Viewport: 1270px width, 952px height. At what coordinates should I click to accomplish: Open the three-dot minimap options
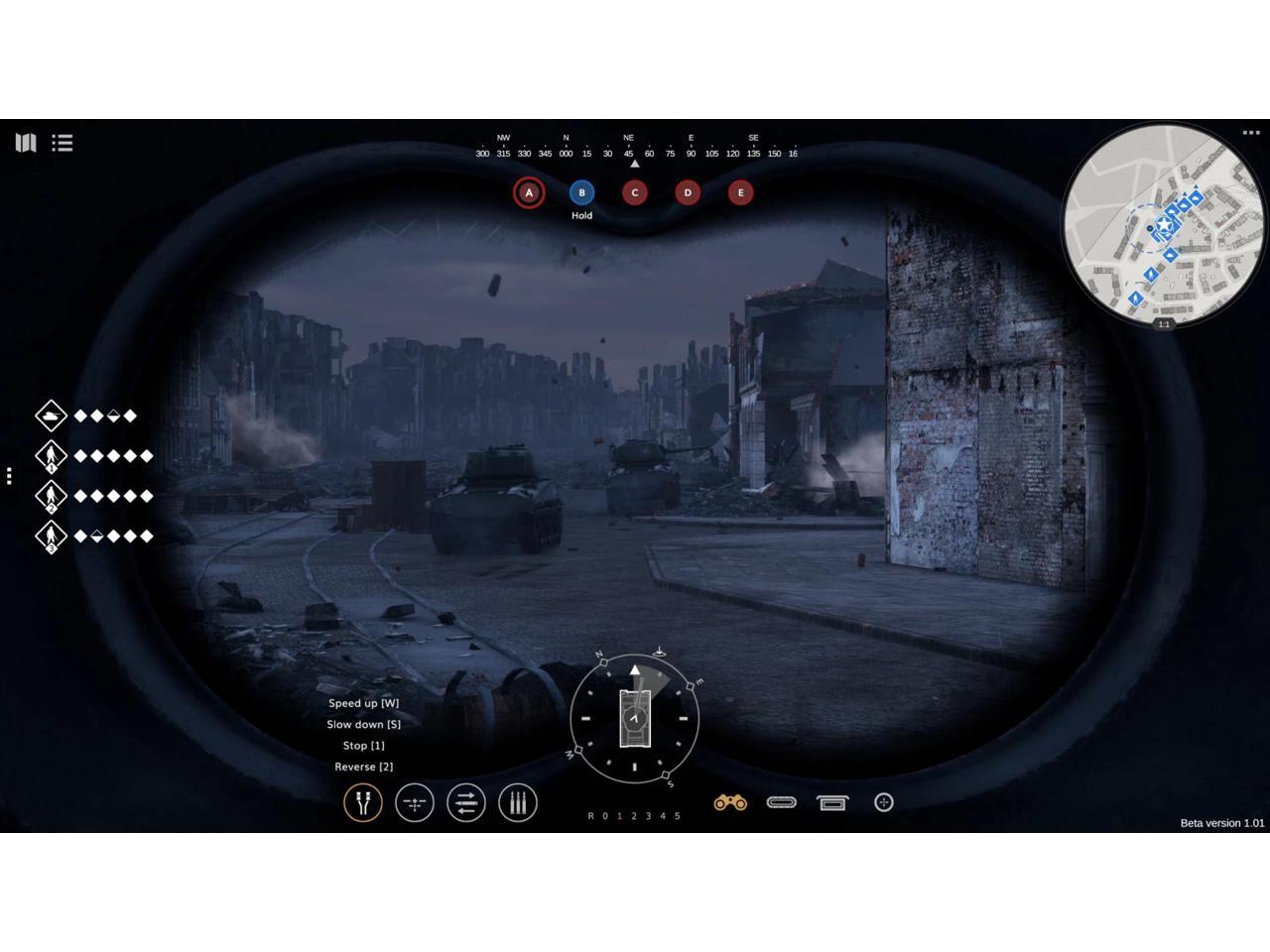(1250, 133)
